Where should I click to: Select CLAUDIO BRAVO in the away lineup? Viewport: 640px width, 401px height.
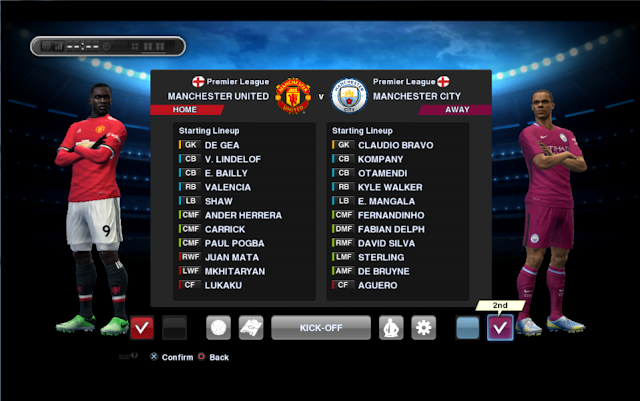(395, 145)
